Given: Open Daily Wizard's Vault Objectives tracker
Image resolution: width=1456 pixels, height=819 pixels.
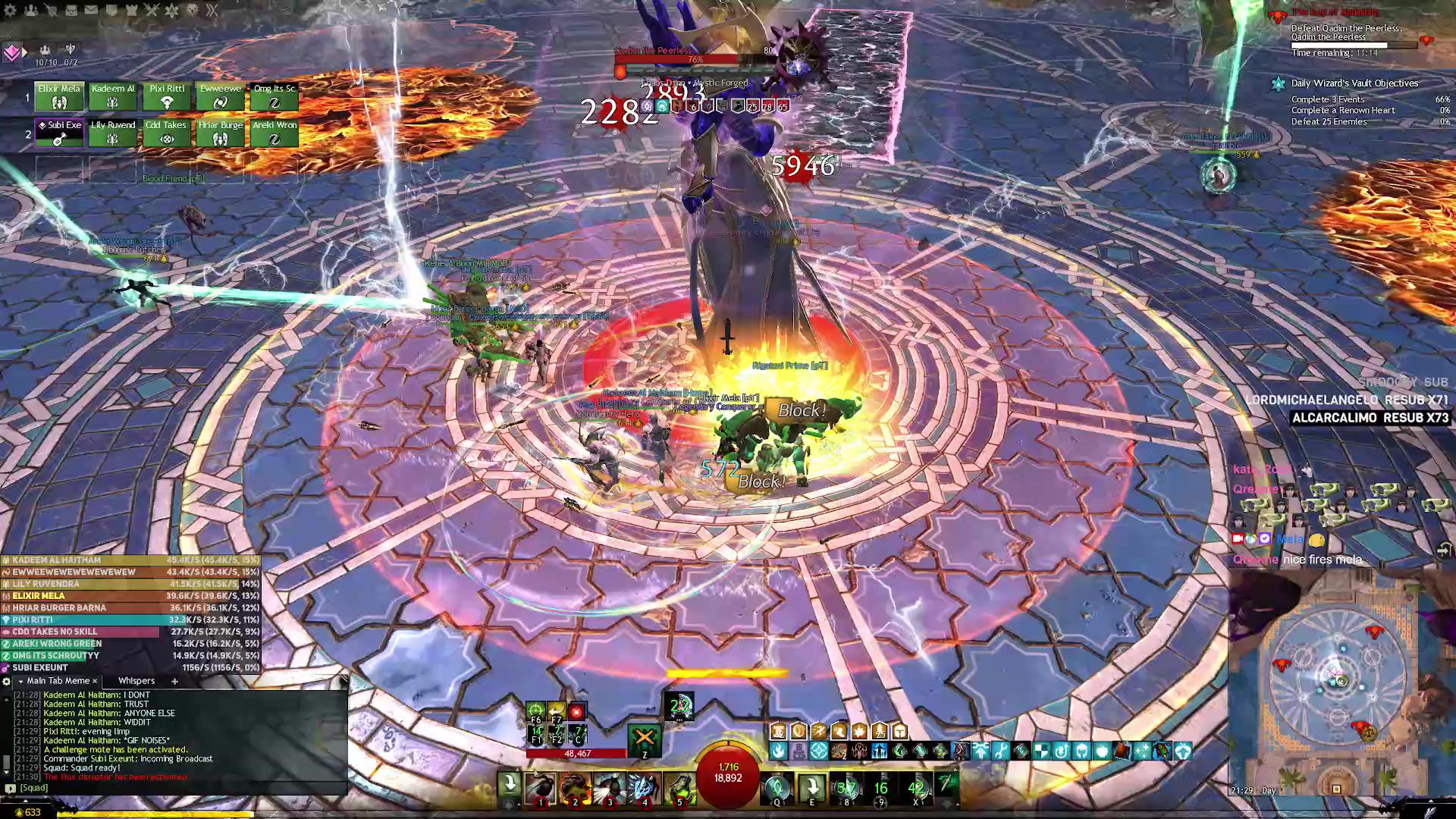Looking at the screenshot, I should 1354,83.
